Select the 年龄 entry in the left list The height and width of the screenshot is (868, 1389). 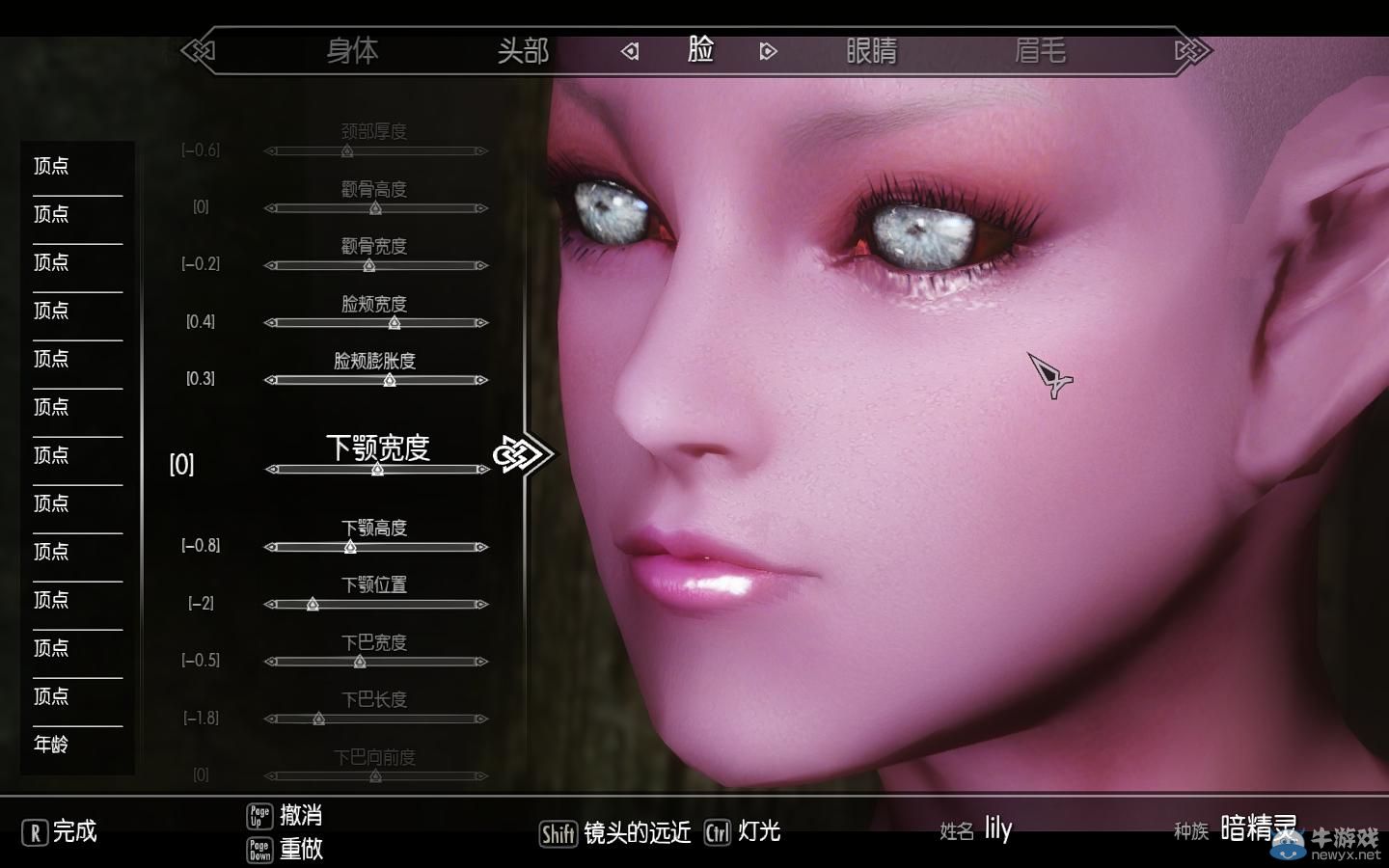pyautogui.click(x=49, y=745)
